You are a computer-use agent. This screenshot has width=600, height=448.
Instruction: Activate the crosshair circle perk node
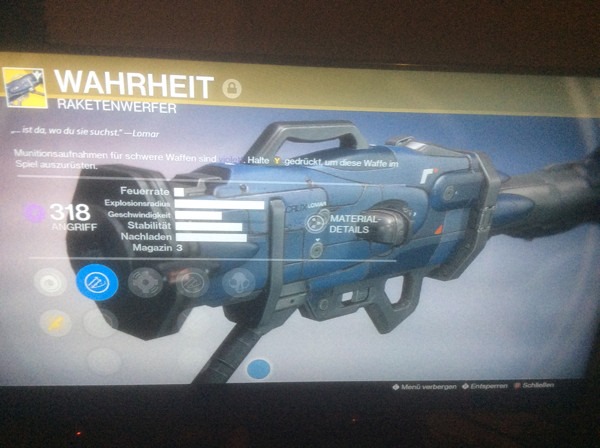coord(146,283)
